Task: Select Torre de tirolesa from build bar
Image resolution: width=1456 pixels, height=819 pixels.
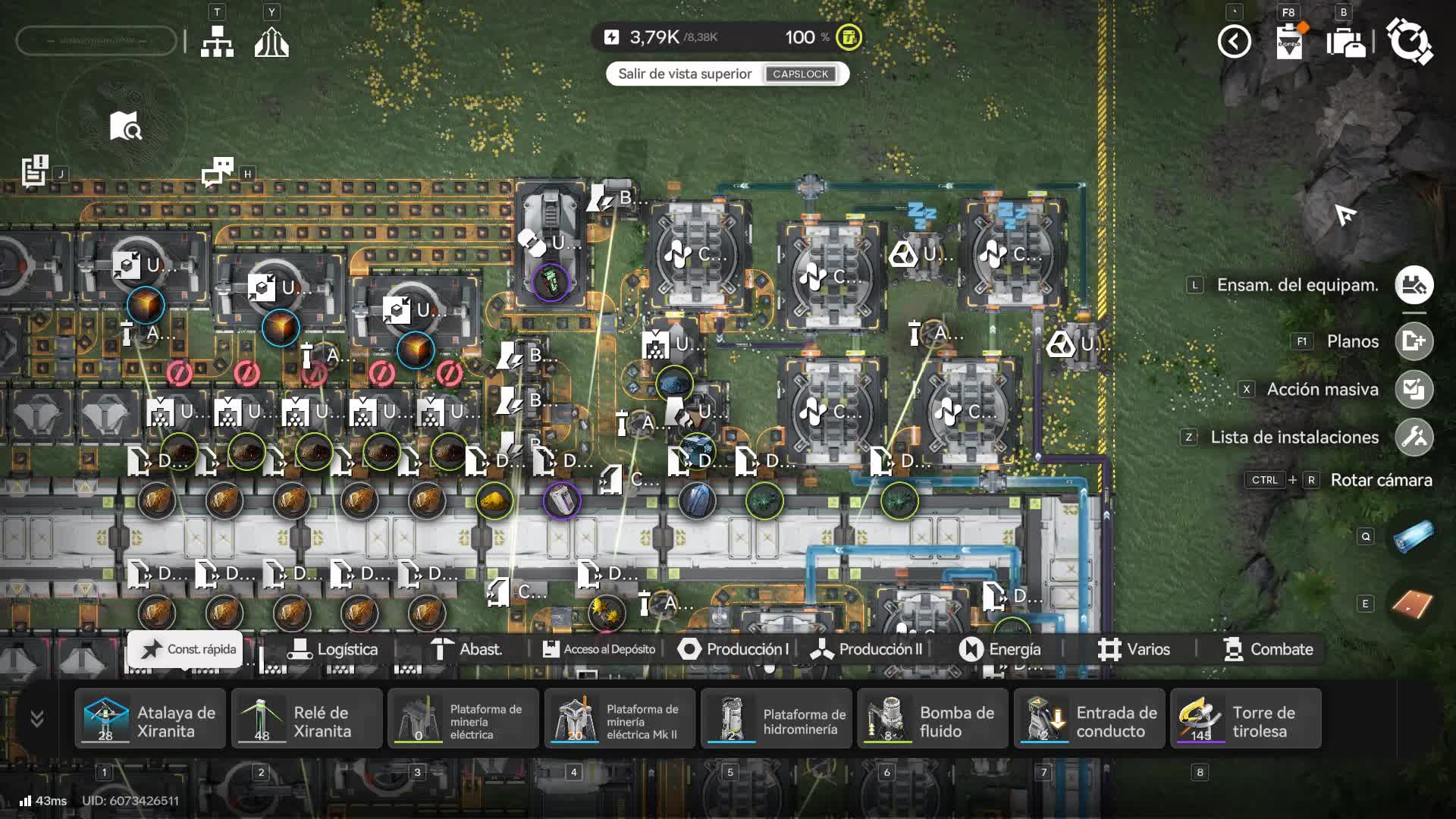Action: point(1245,719)
